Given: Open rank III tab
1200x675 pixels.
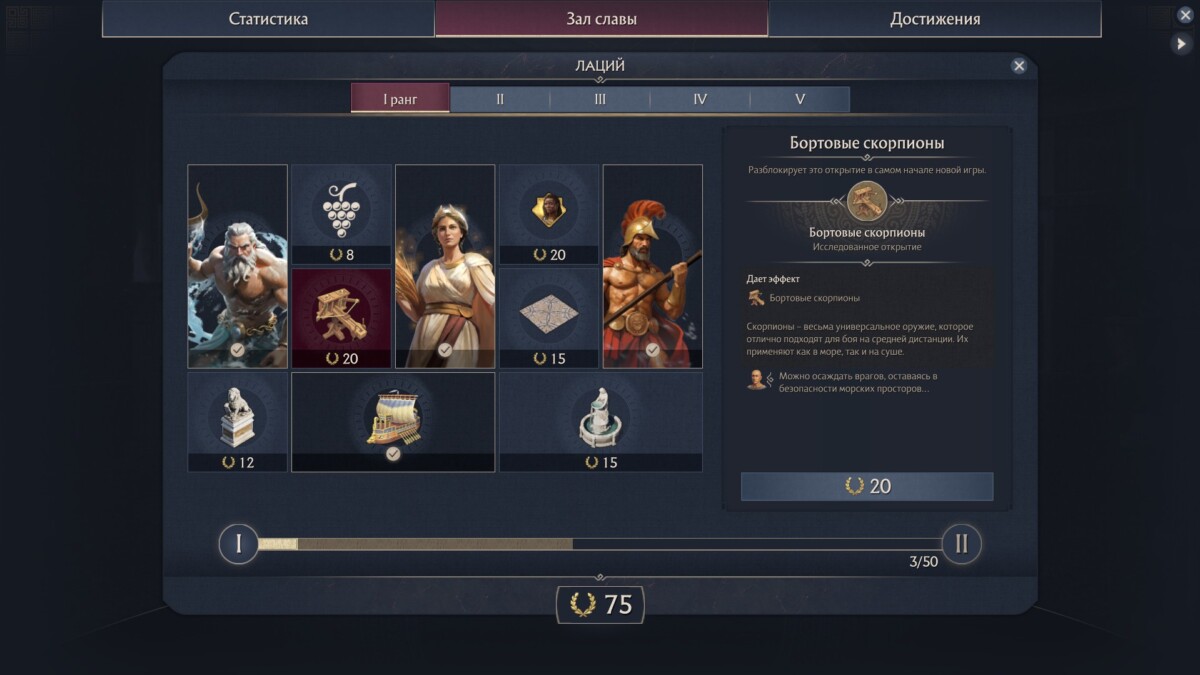Looking at the screenshot, I should [x=600, y=99].
